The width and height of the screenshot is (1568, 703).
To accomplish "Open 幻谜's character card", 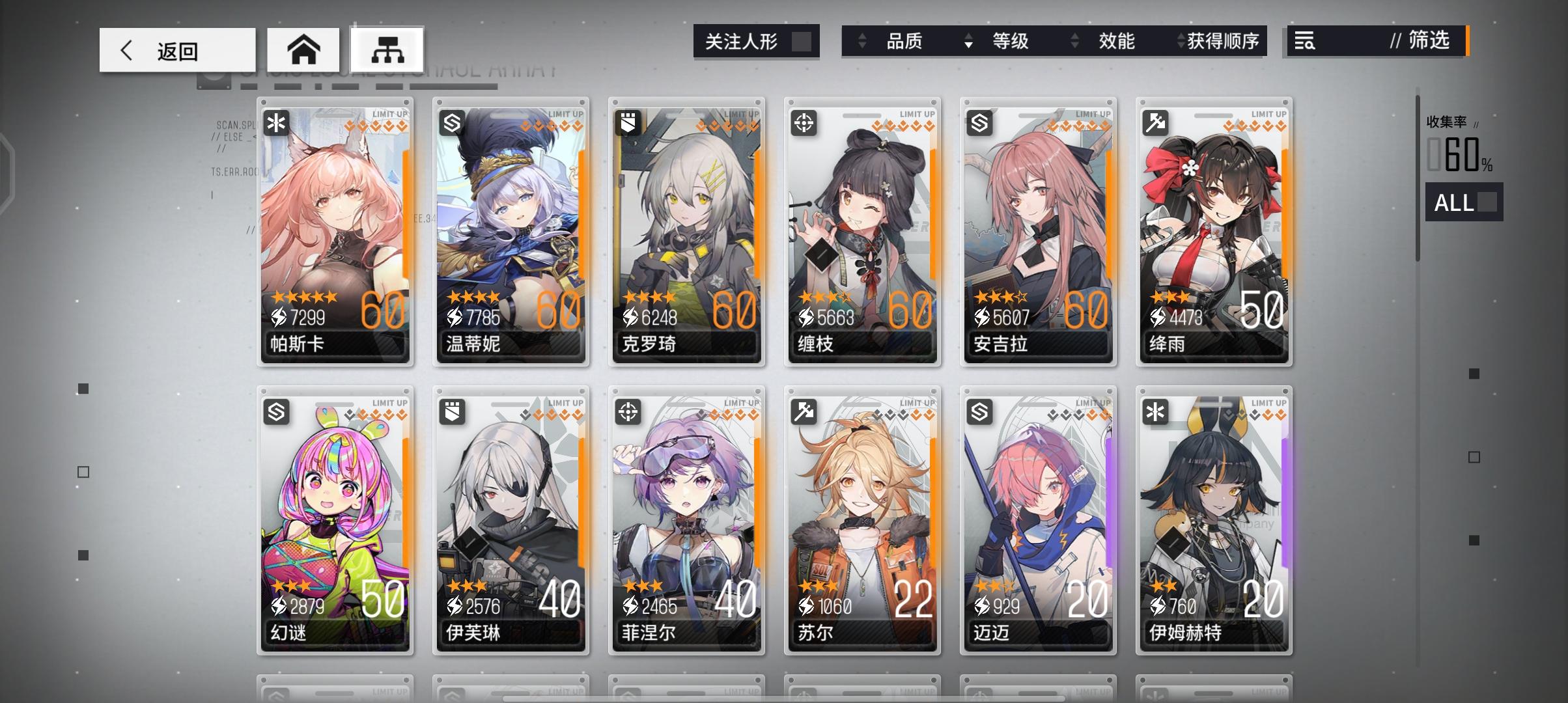I will [335, 521].
